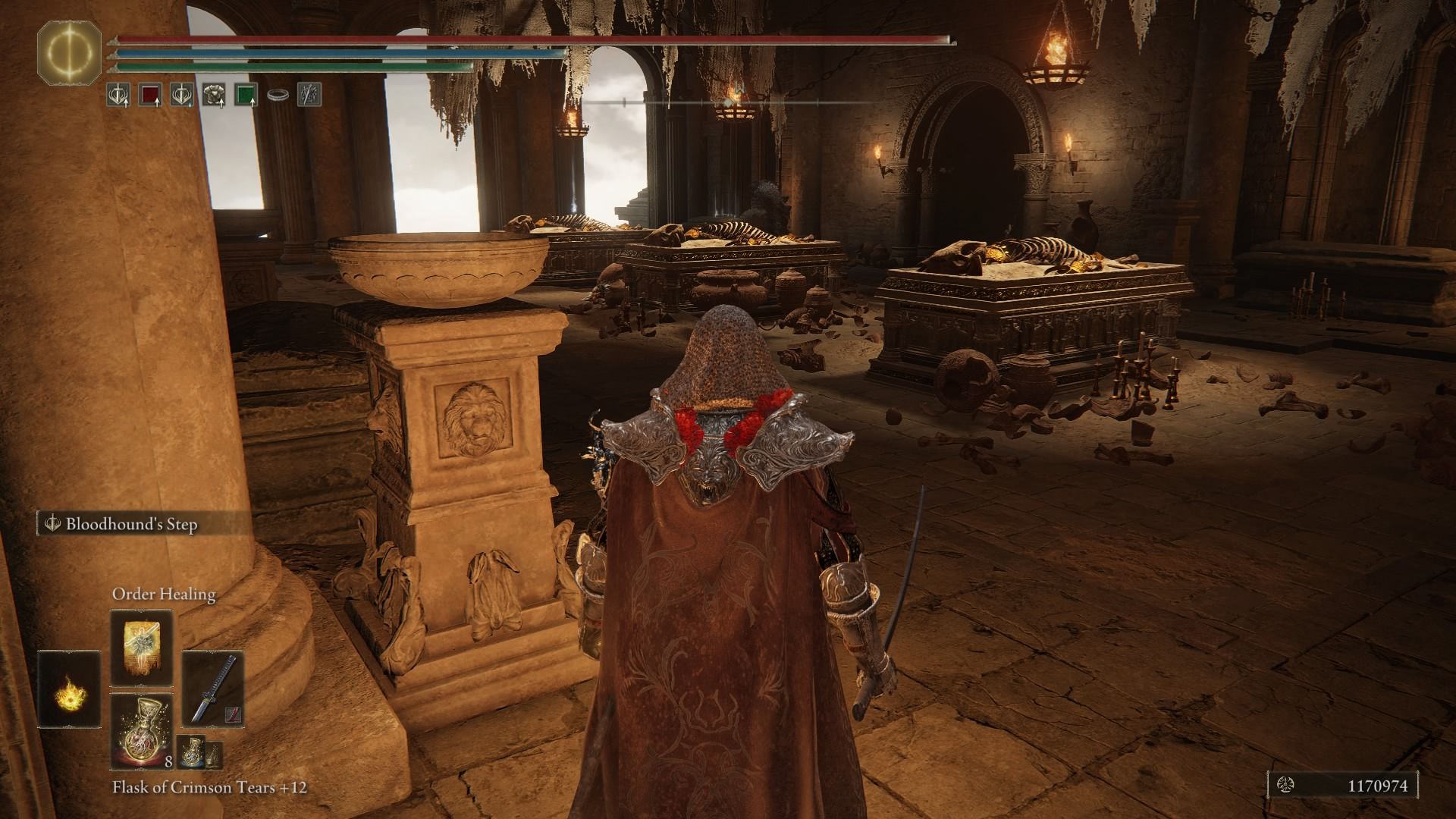Click the Ash of War badge on the katana
This screenshot has height=819, width=1456.
tap(234, 714)
